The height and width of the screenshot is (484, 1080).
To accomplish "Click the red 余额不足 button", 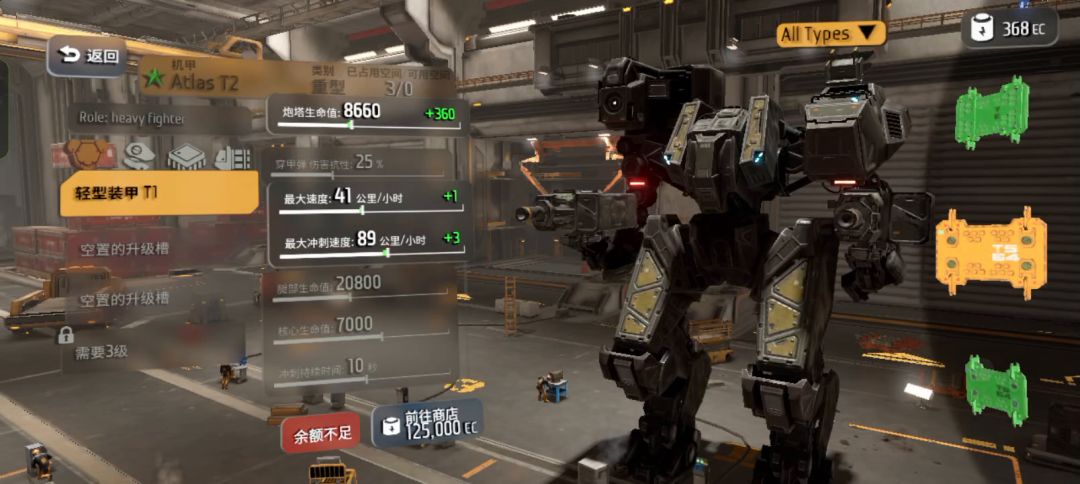I will 320,436.
